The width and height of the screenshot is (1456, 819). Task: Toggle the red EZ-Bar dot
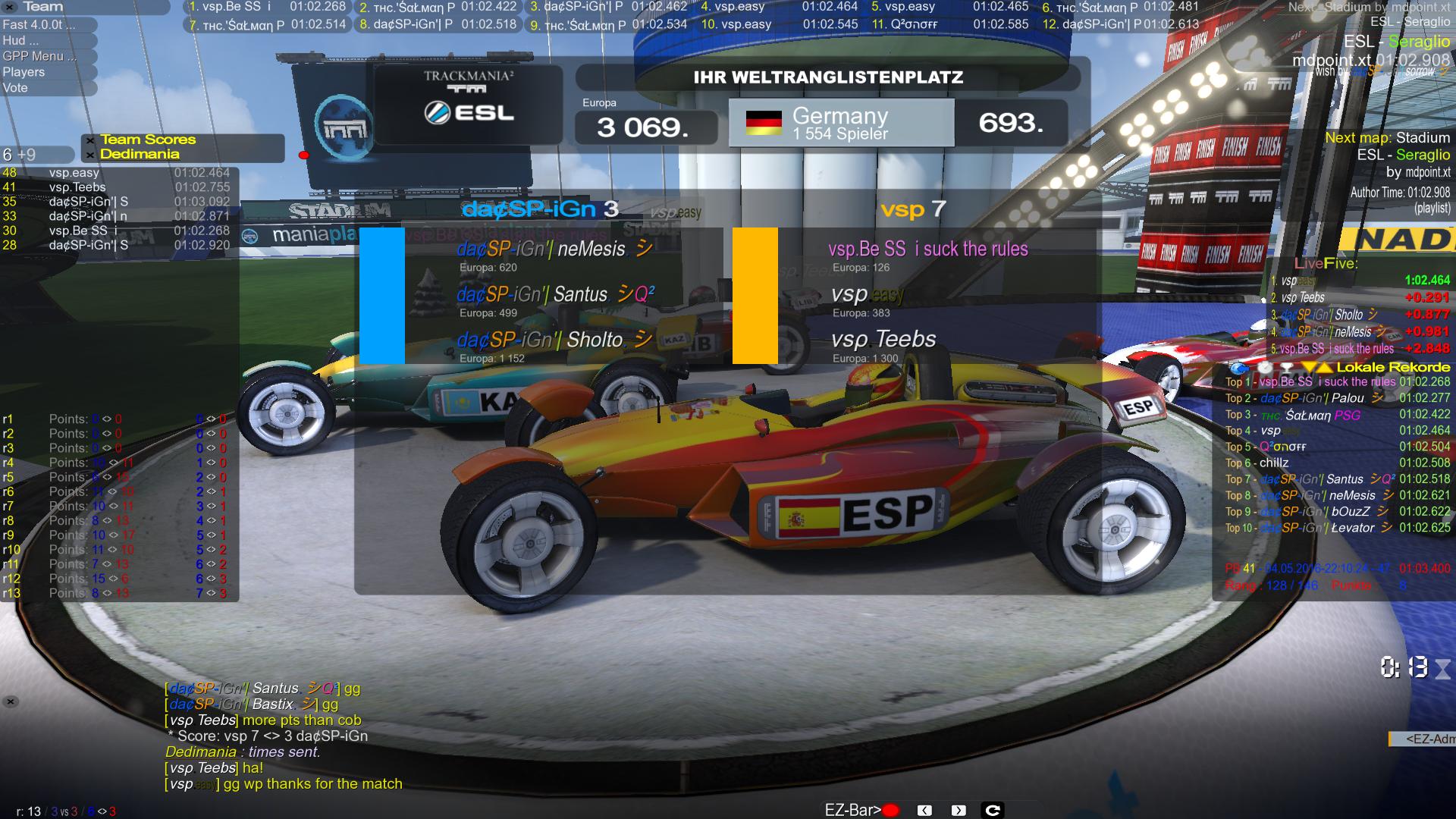click(891, 811)
